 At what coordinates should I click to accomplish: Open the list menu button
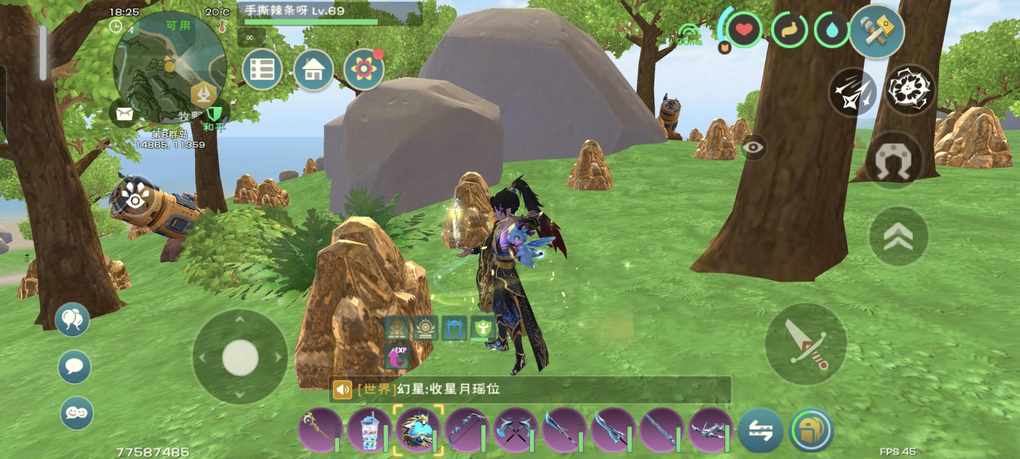(262, 70)
